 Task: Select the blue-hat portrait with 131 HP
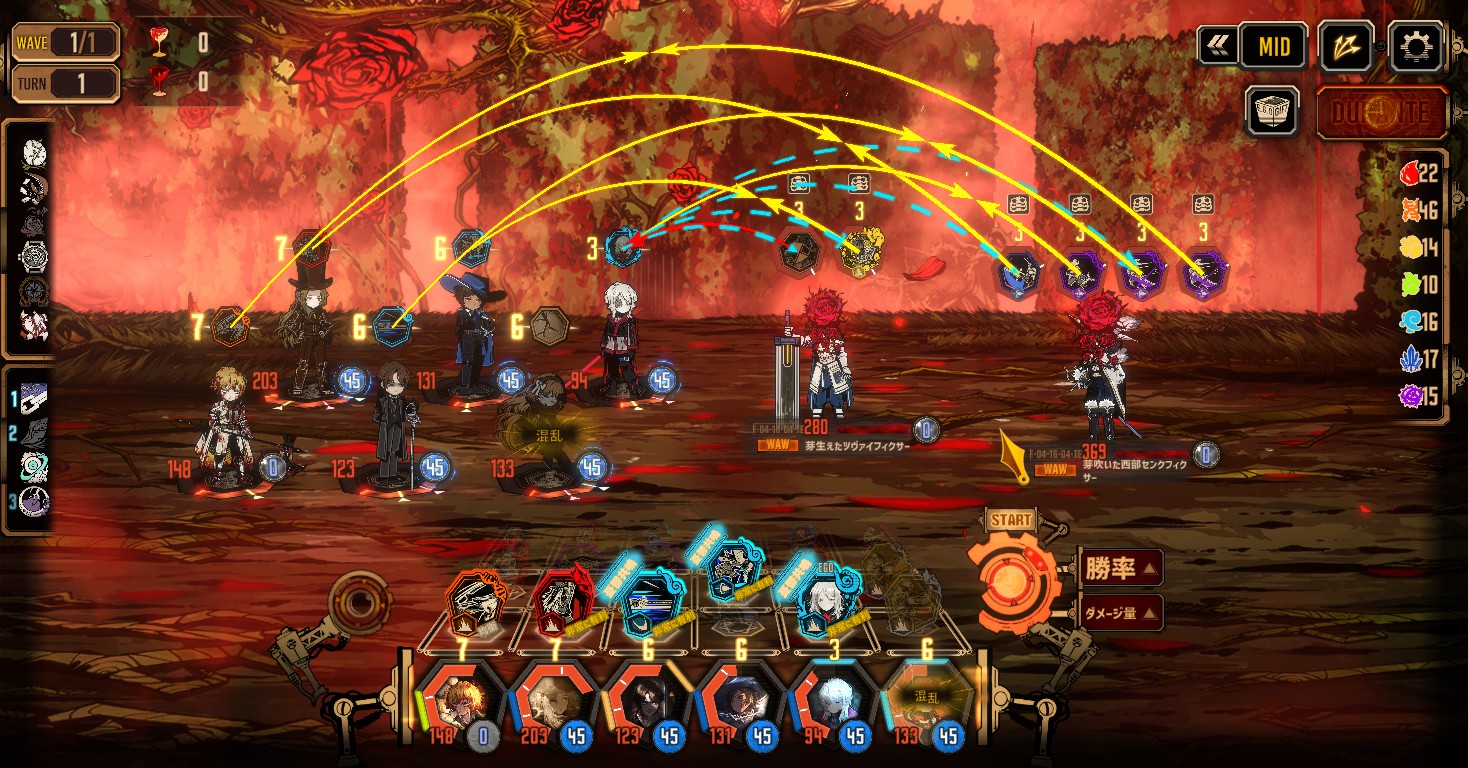pyautogui.click(x=738, y=701)
